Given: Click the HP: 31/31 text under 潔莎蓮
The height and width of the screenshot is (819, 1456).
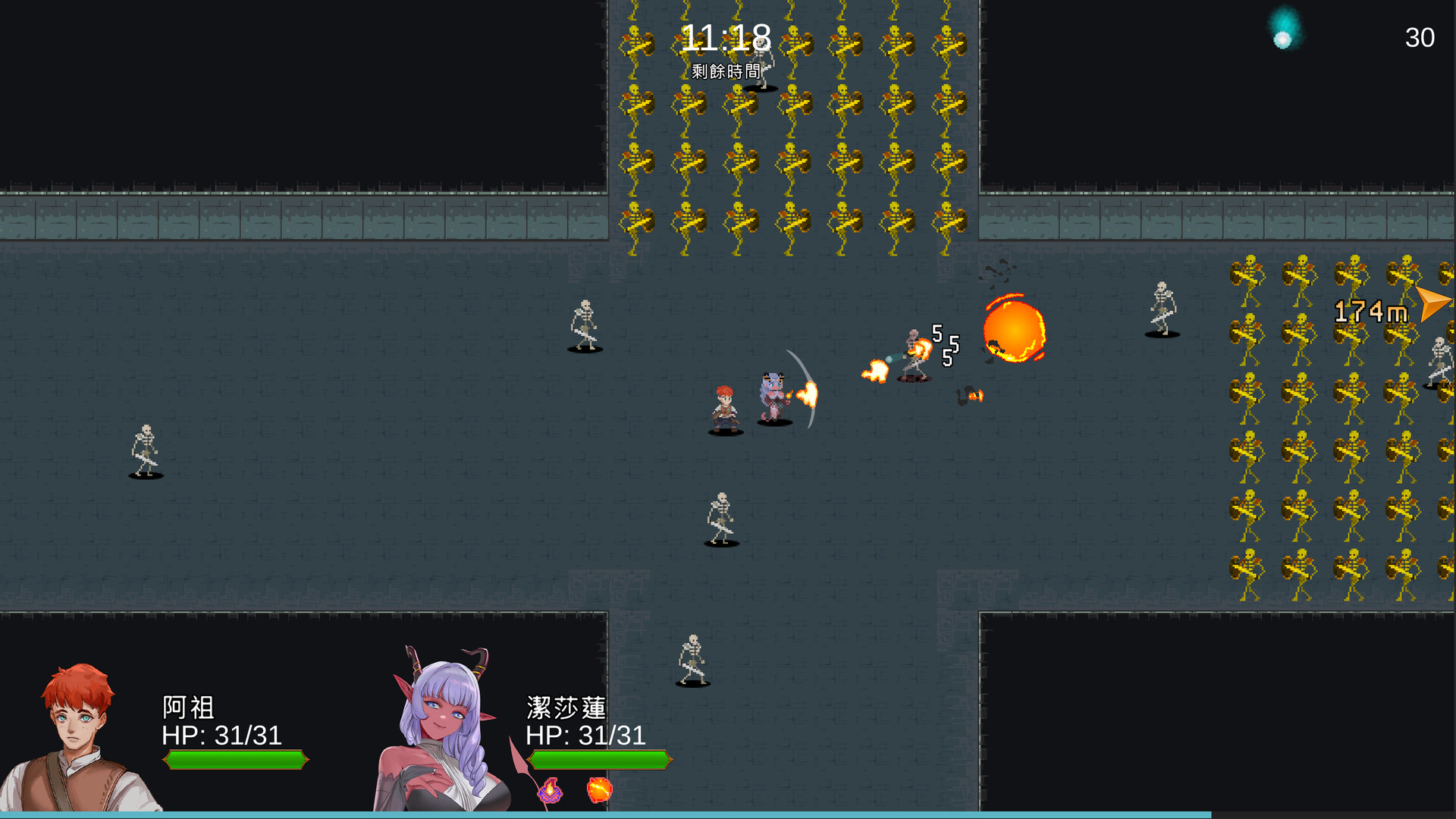Looking at the screenshot, I should pos(585,736).
